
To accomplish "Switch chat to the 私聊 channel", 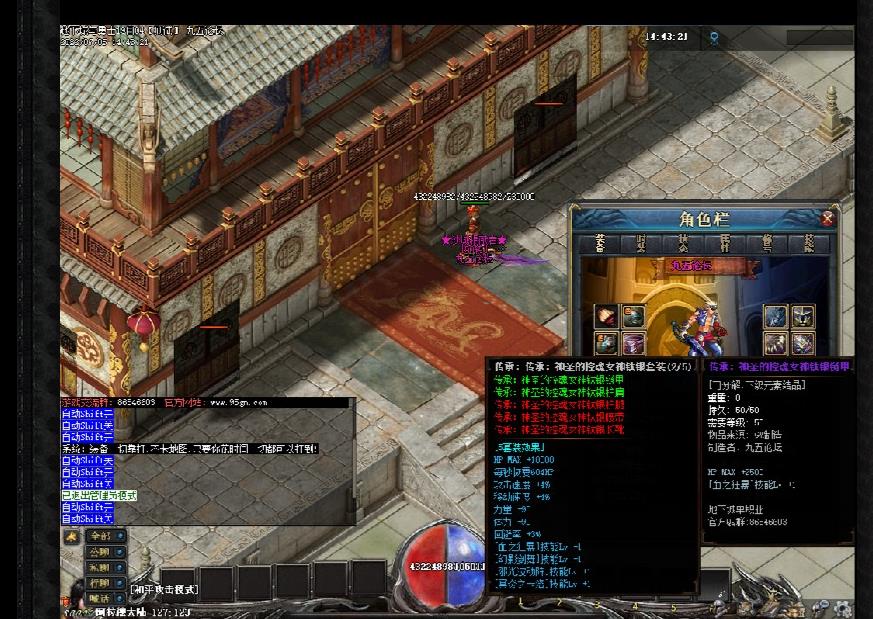I will [102, 567].
